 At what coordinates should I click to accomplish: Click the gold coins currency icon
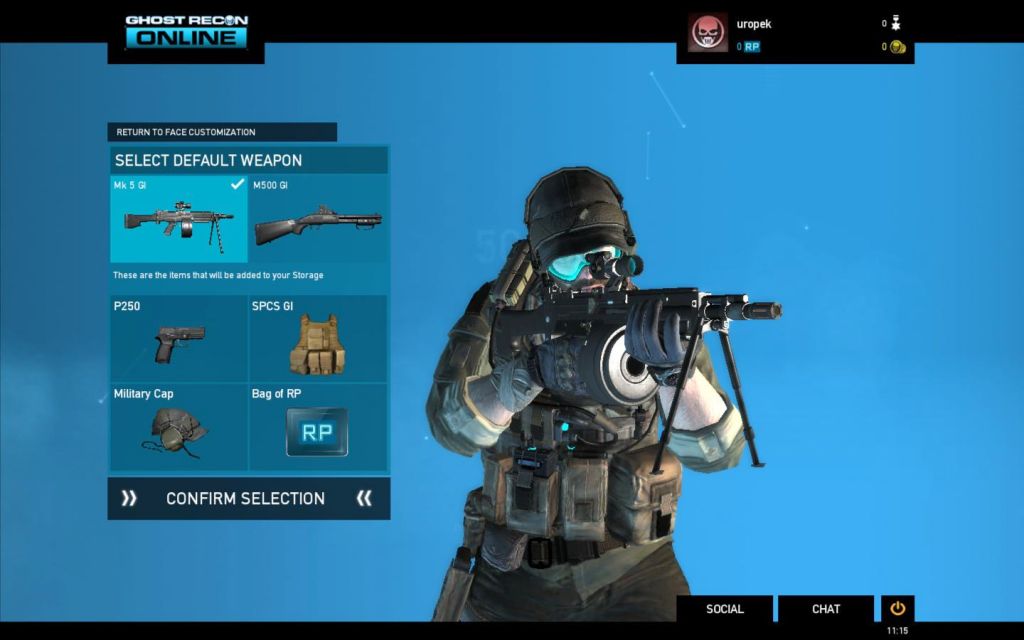(x=897, y=47)
